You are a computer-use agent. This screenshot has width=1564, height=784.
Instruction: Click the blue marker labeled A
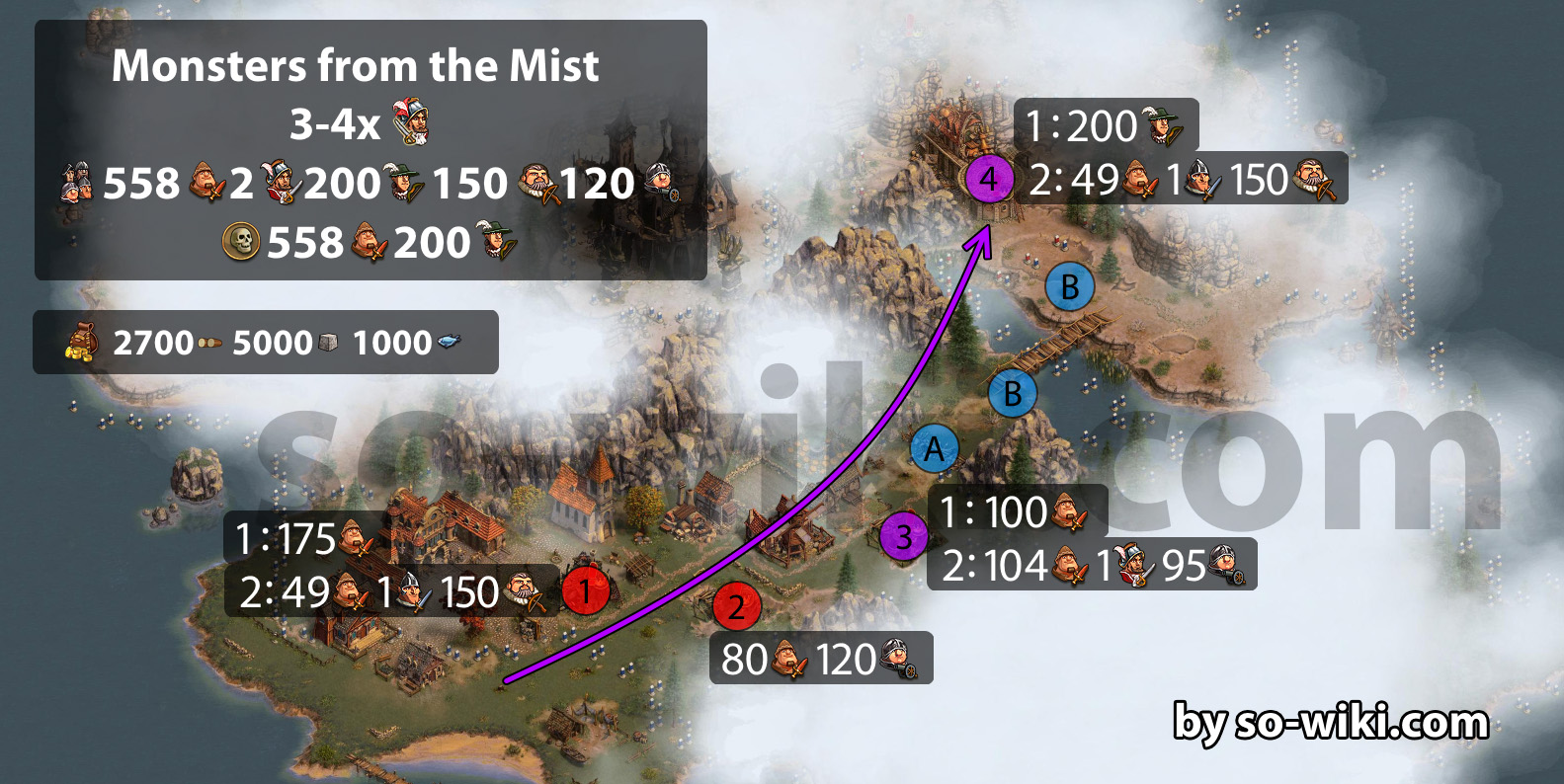pyautogui.click(x=934, y=450)
